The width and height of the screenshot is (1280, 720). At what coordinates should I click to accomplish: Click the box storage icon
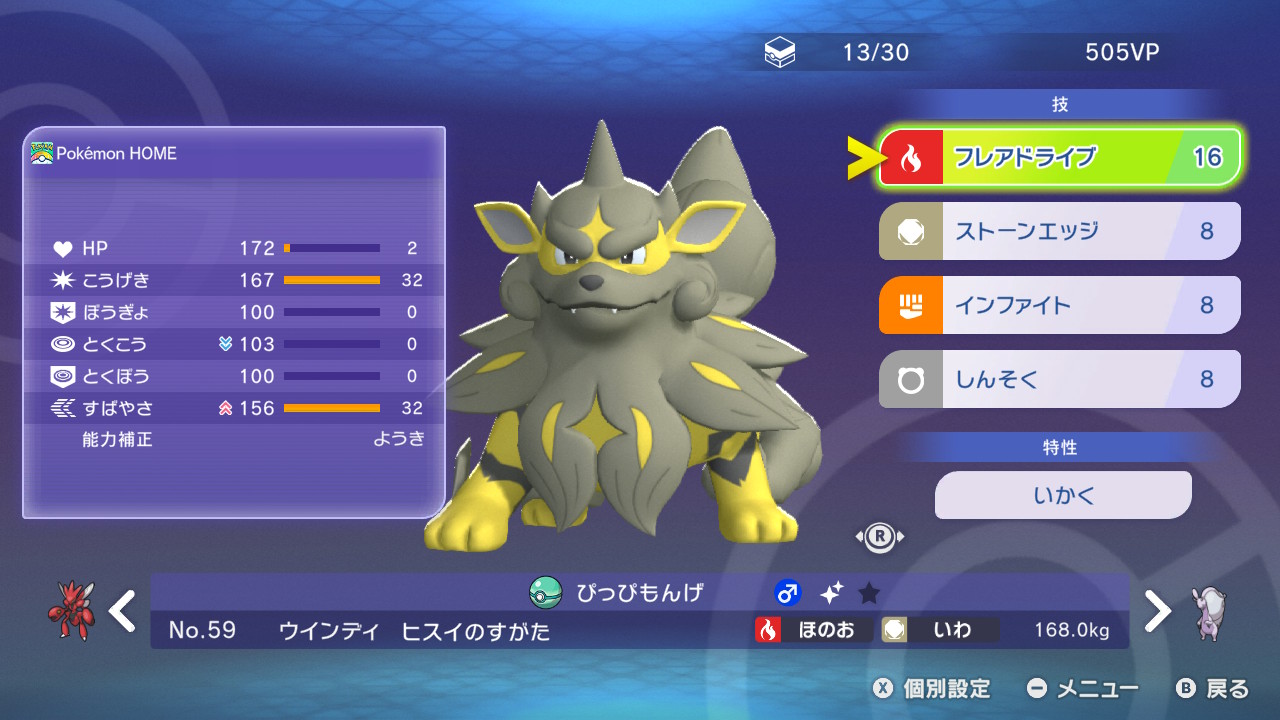point(780,53)
